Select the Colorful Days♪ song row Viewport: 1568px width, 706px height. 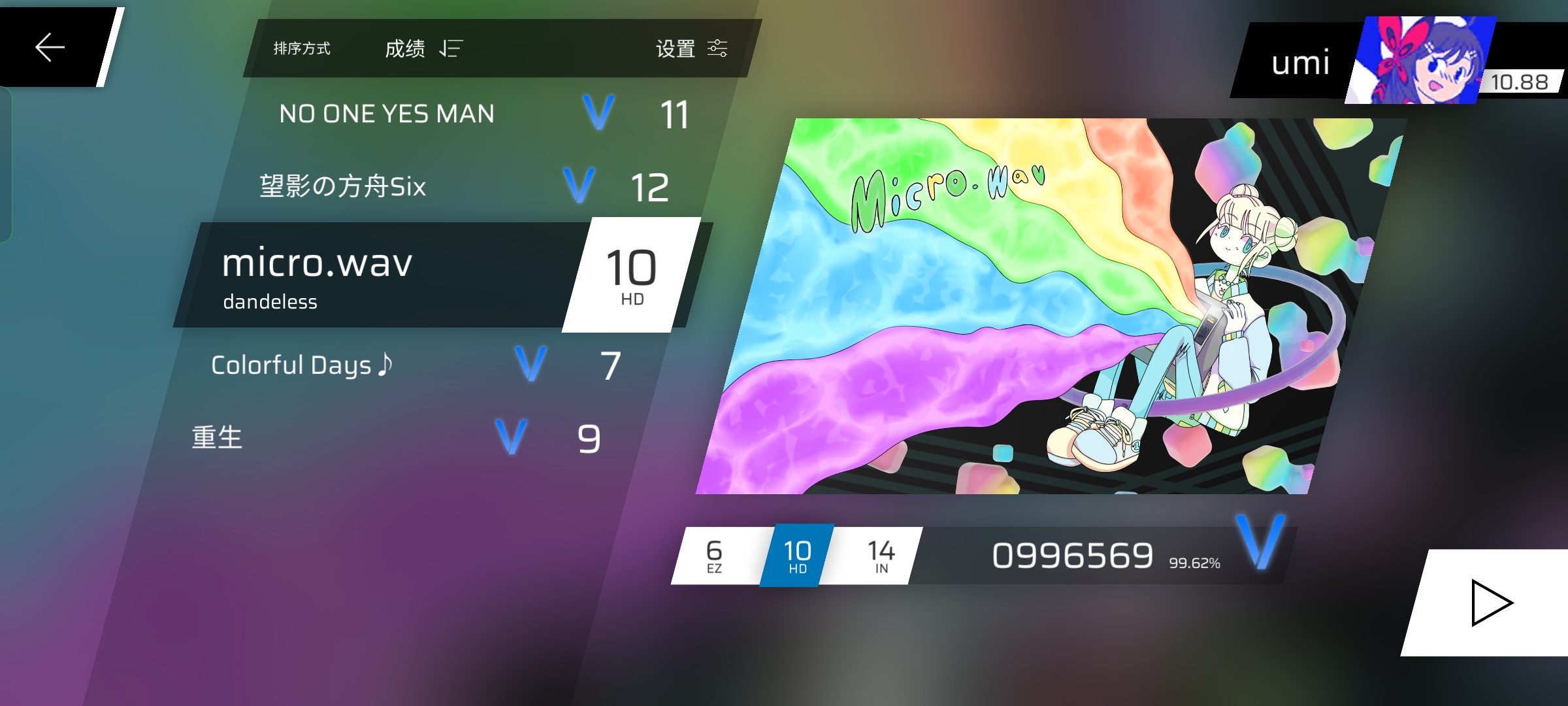point(302,365)
